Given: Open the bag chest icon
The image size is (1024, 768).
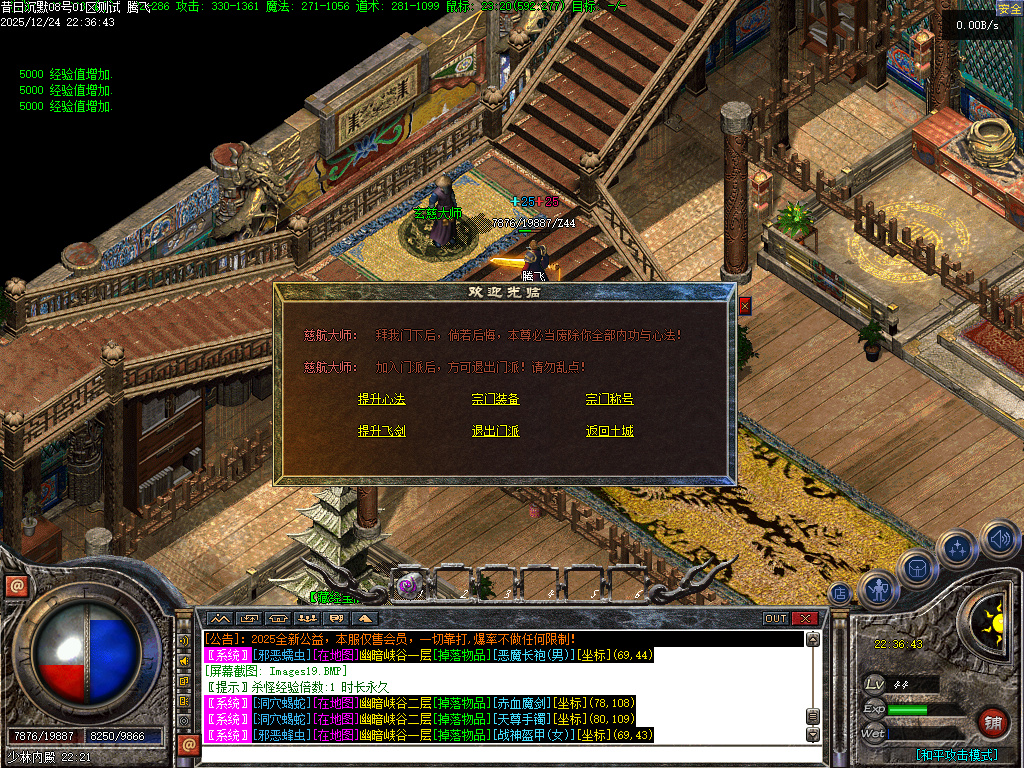Looking at the screenshot, I should tap(916, 568).
